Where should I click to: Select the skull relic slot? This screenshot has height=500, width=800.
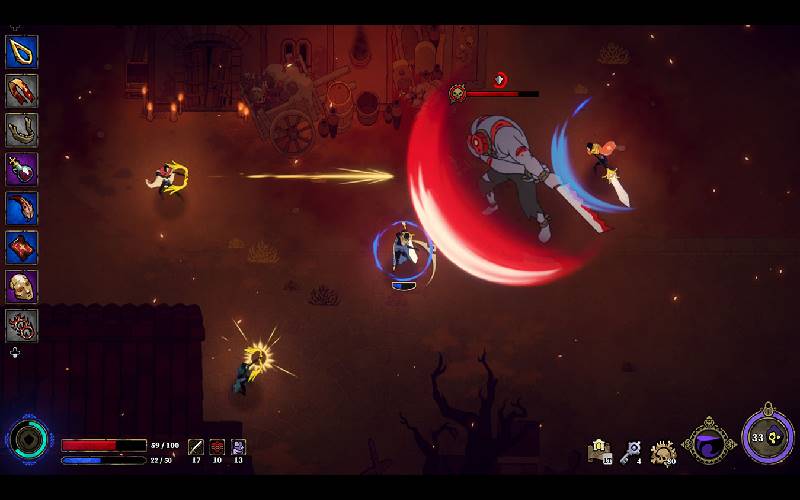pos(22,287)
